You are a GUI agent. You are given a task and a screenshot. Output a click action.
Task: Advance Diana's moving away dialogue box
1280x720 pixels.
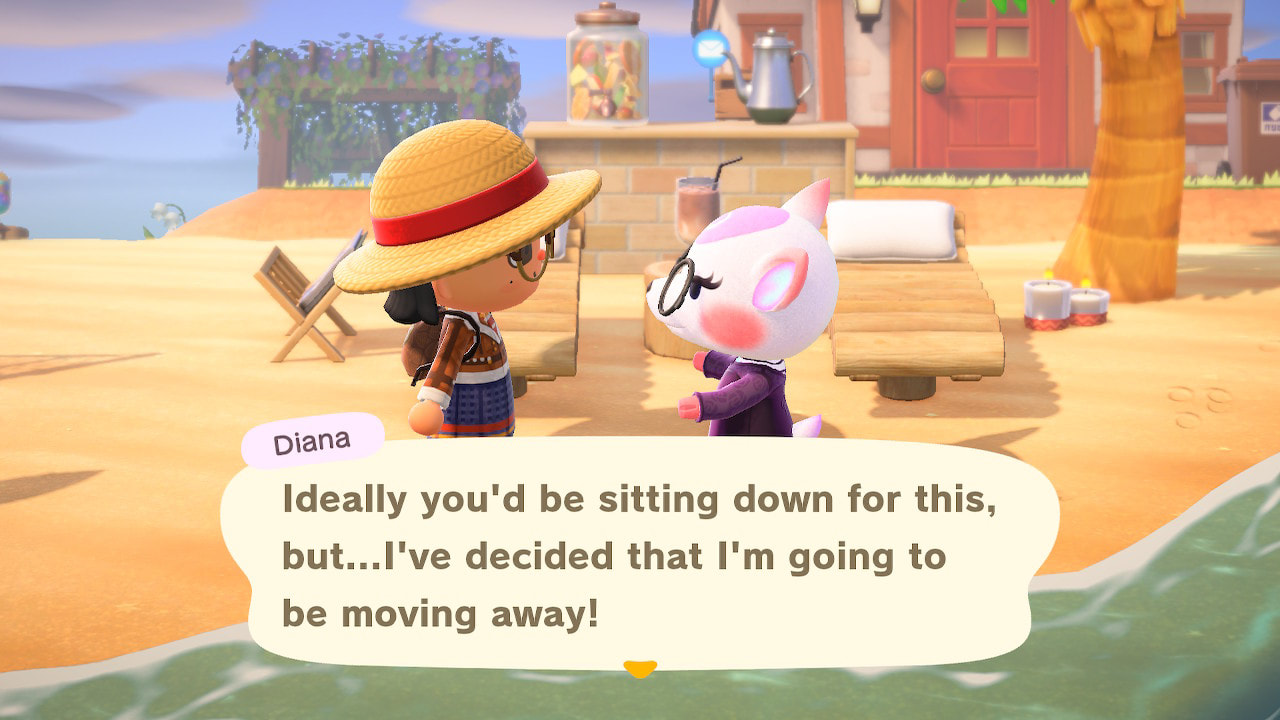coord(639,556)
